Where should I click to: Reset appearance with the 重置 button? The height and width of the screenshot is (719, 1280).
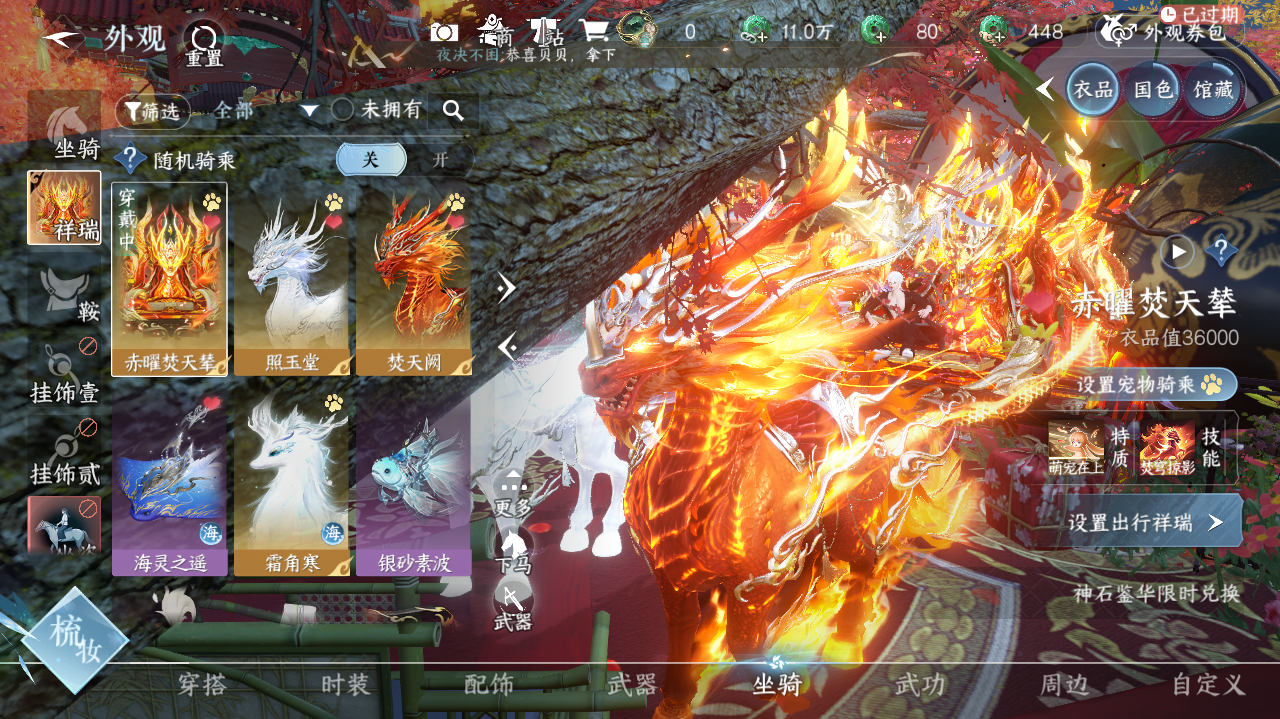(x=204, y=44)
